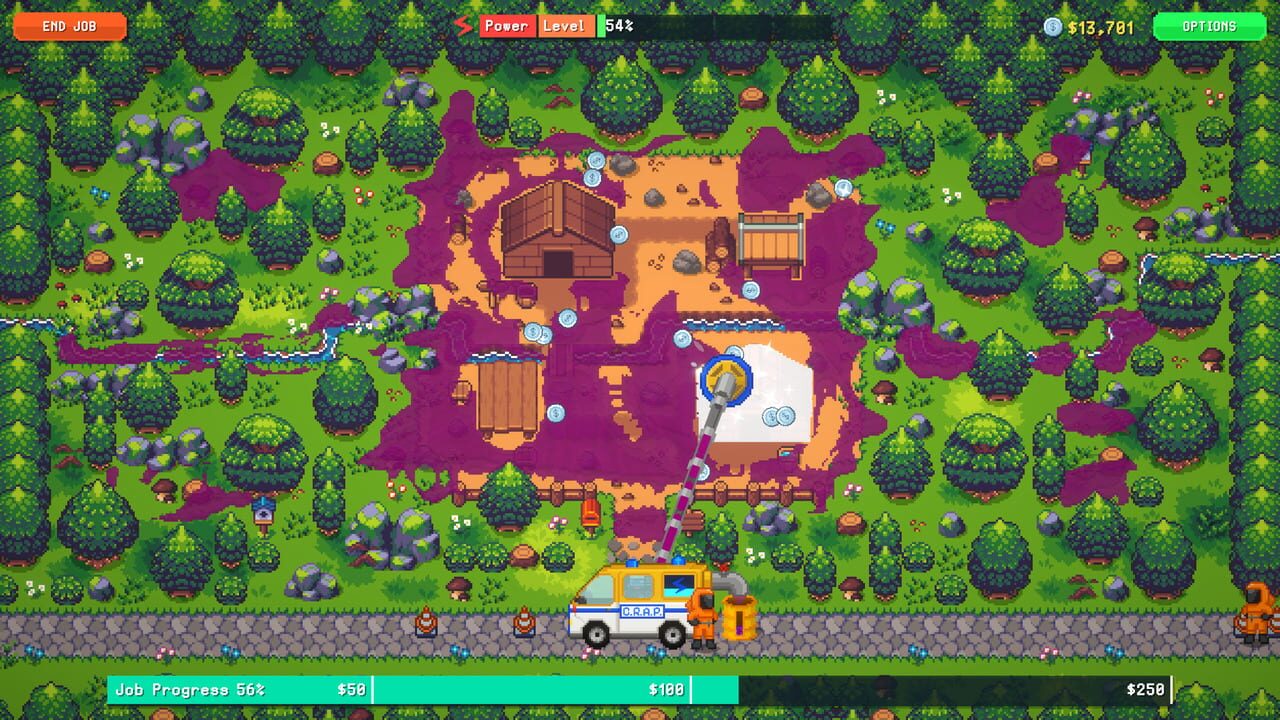Click the red lightning bolt Power icon
Screen dimensions: 1280x720
coord(461,27)
